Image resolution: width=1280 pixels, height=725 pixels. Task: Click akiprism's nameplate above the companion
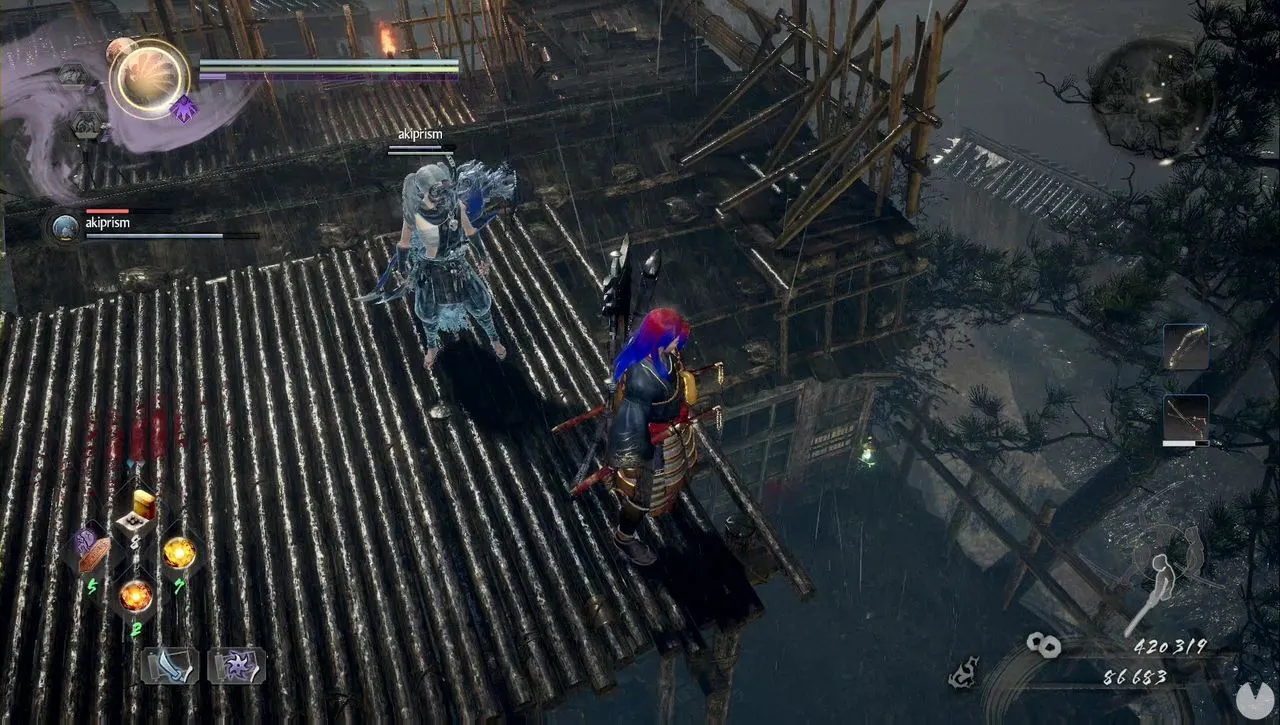(418, 133)
